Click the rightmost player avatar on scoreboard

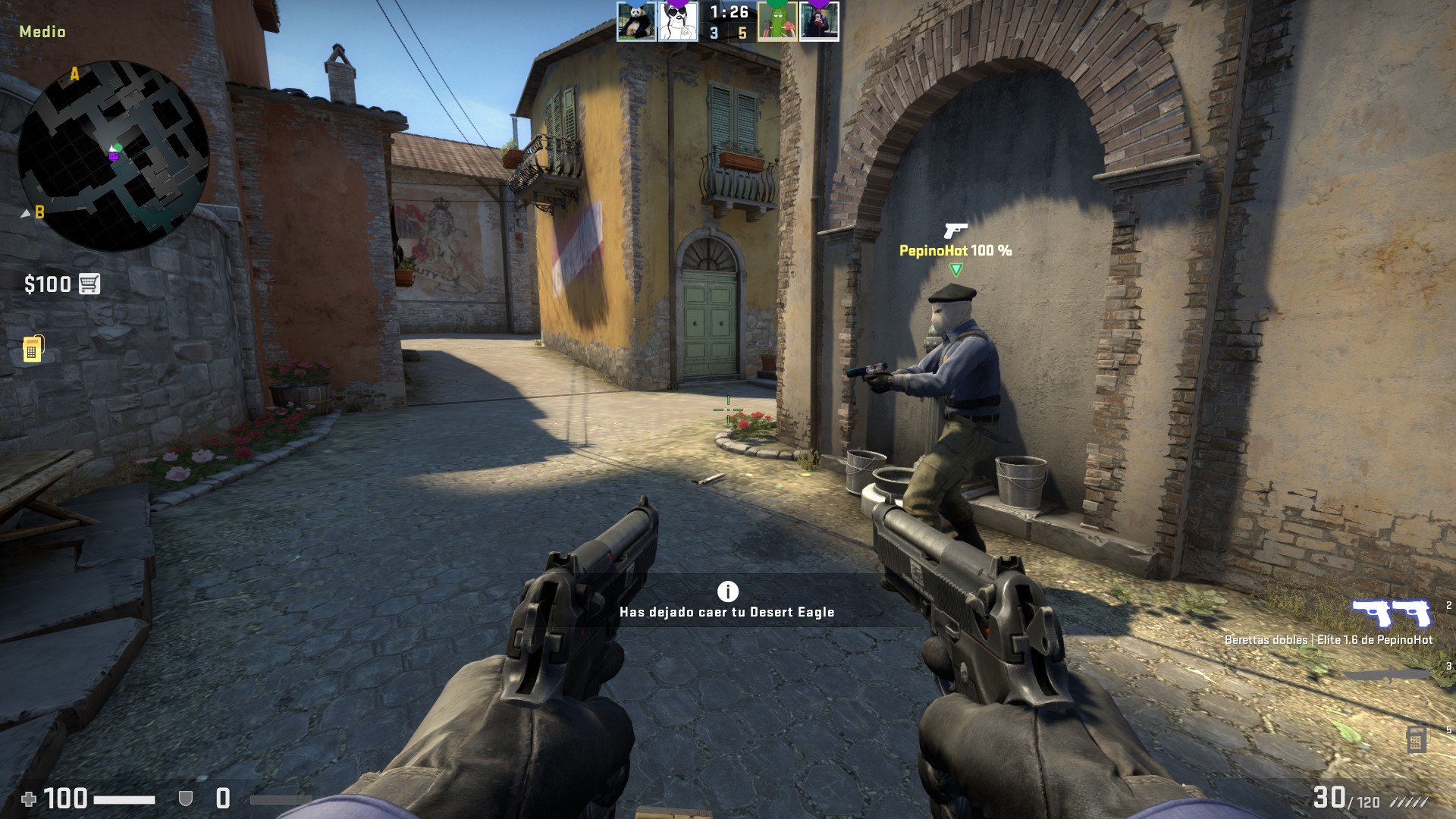pyautogui.click(x=819, y=21)
